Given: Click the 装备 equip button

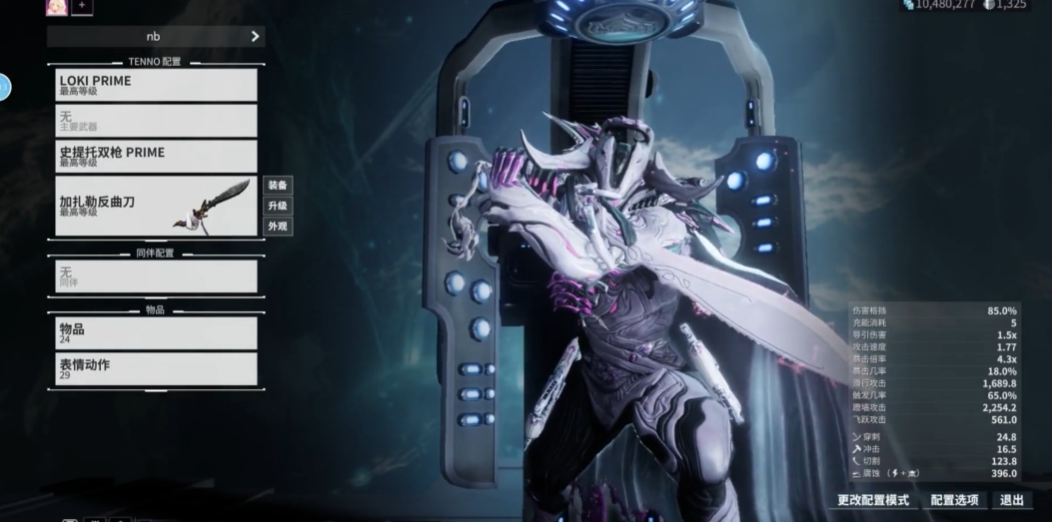Looking at the screenshot, I should click(277, 185).
